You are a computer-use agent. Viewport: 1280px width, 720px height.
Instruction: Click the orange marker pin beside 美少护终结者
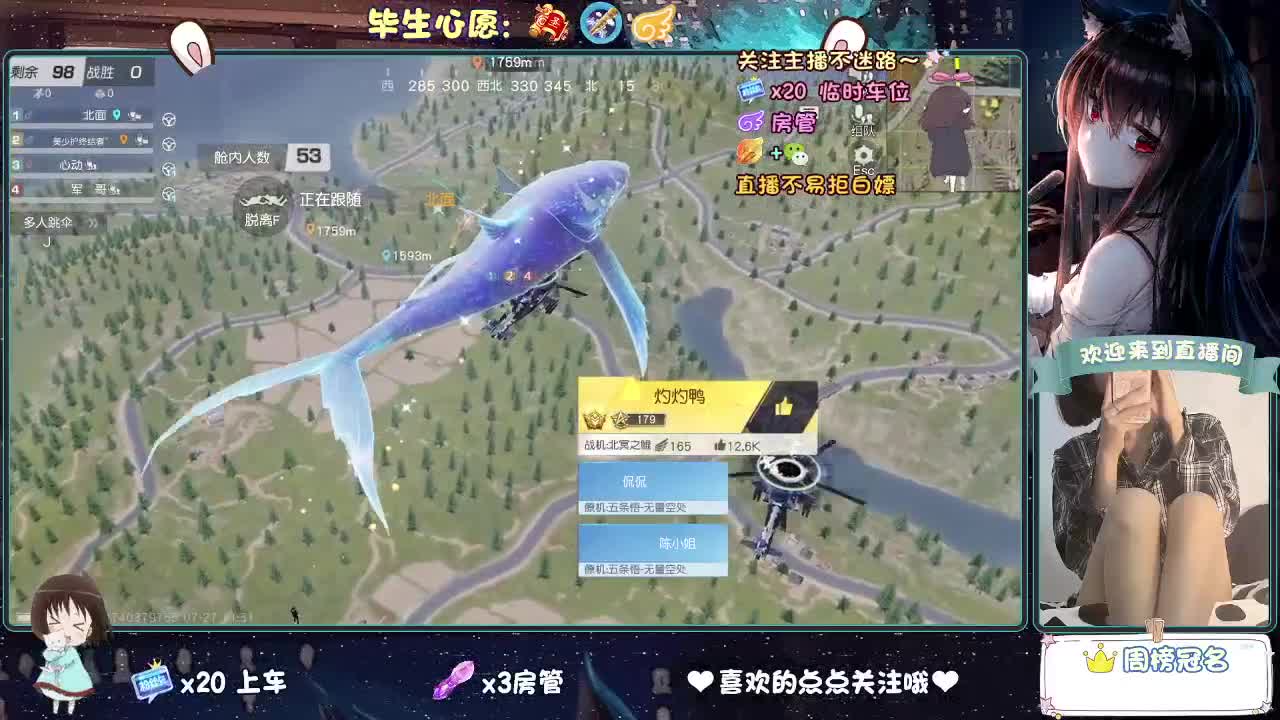pos(122,140)
